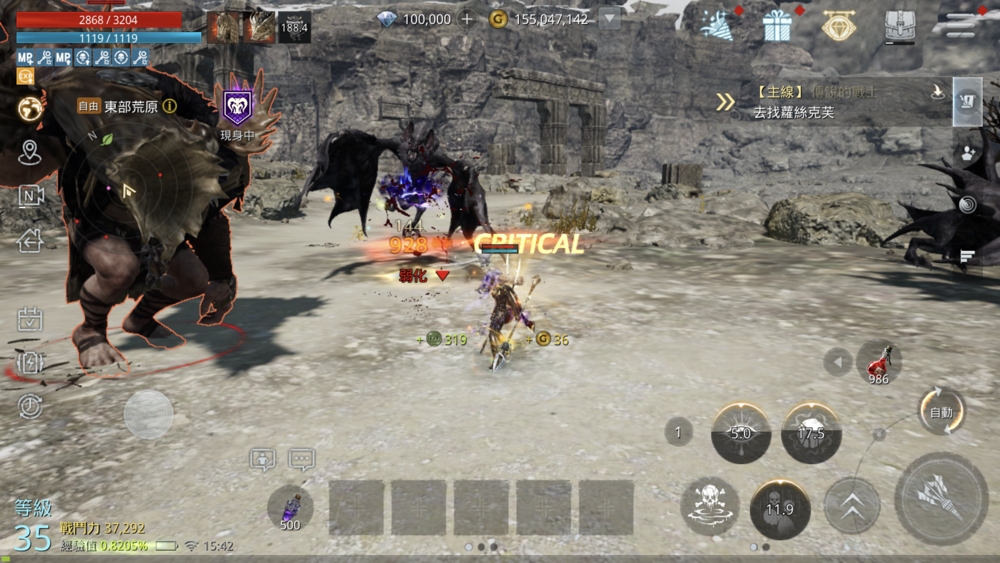Open the calendar checklist icon
Viewport: 1000px width, 563px height.
pyautogui.click(x=30, y=320)
